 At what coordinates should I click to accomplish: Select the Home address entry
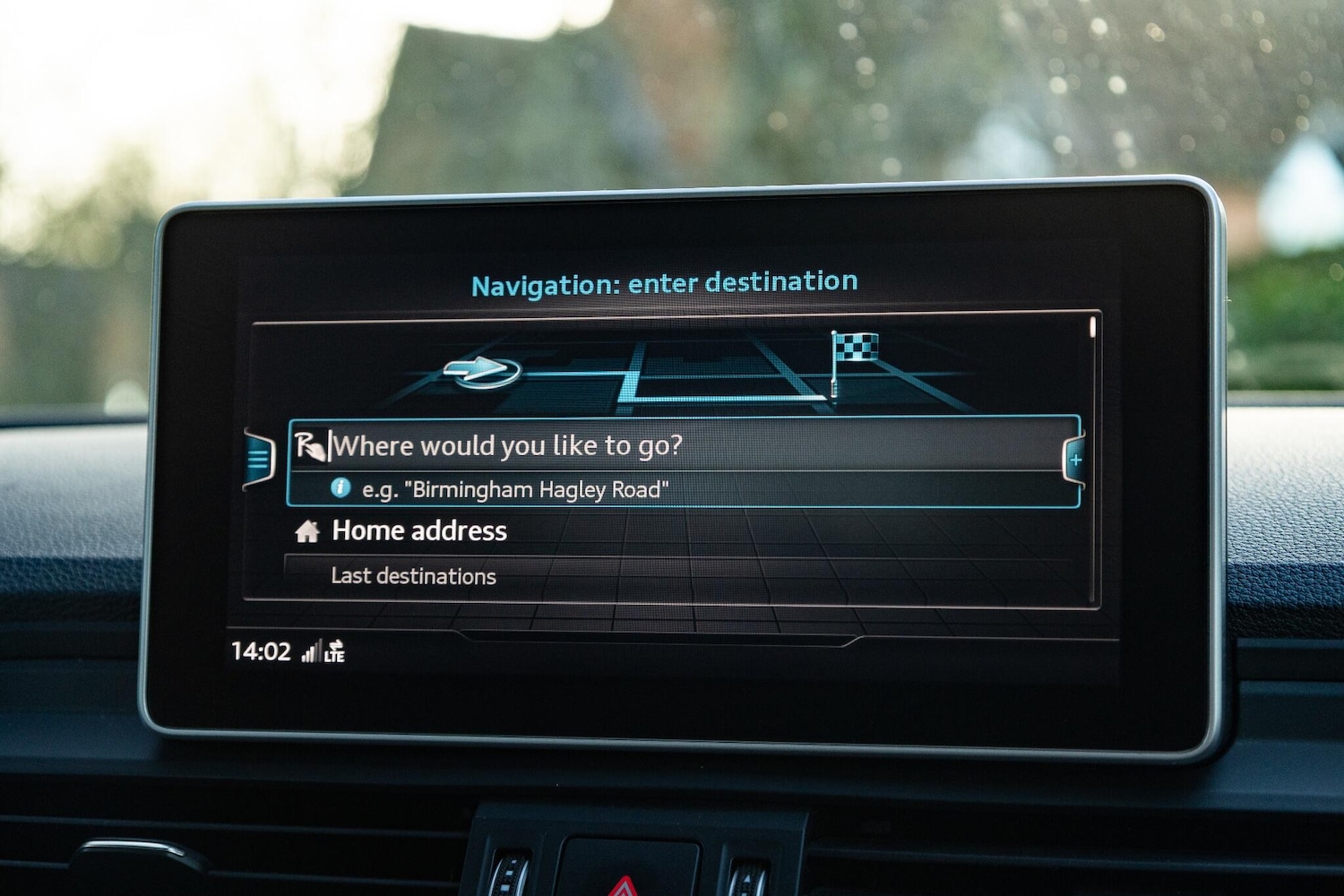tap(418, 531)
